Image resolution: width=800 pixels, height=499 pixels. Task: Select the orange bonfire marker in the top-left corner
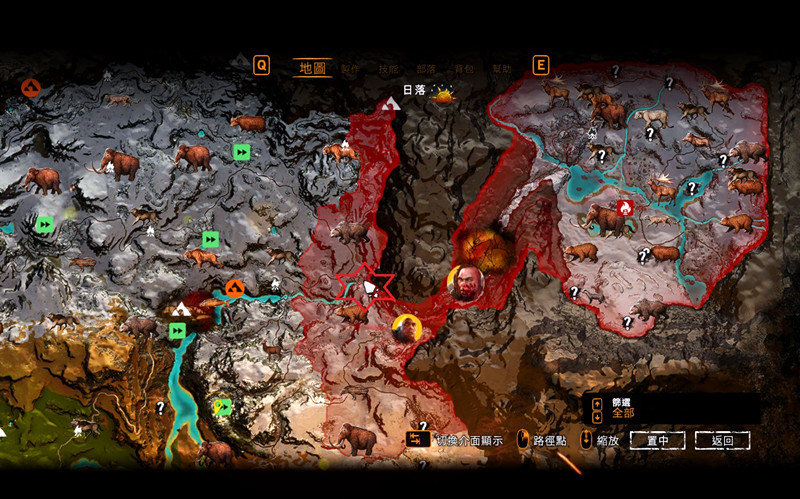[x=30, y=88]
